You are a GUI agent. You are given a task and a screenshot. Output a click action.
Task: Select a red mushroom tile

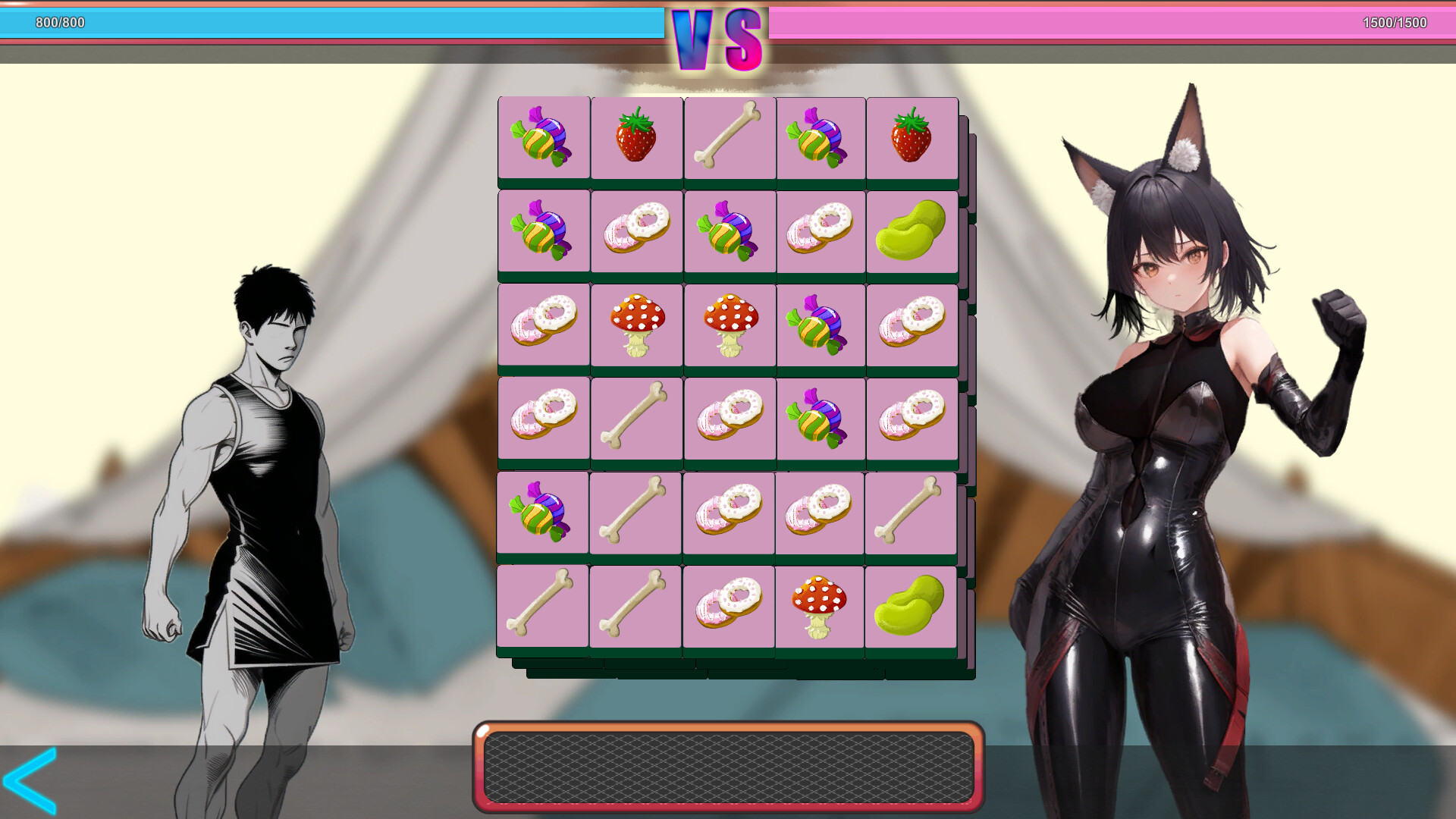point(636,325)
